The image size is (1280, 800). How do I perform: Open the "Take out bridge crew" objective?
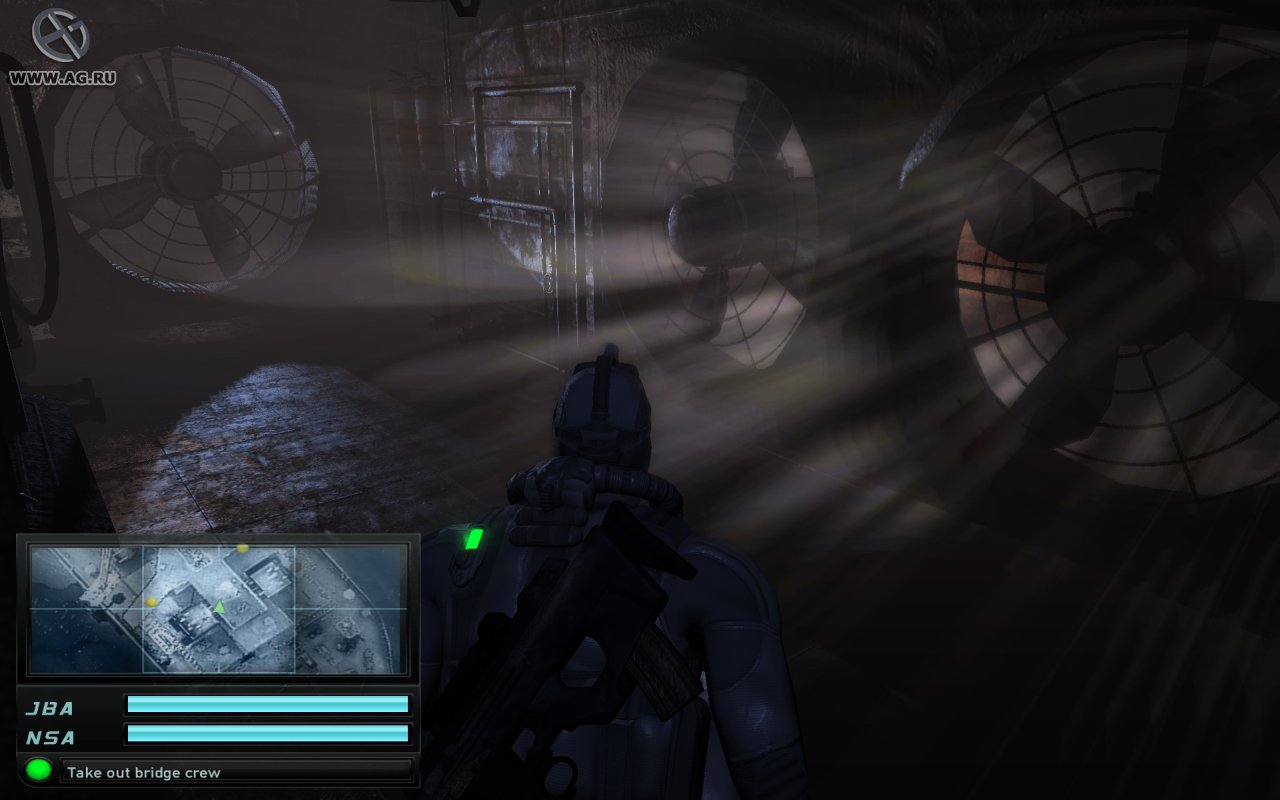pos(237,772)
